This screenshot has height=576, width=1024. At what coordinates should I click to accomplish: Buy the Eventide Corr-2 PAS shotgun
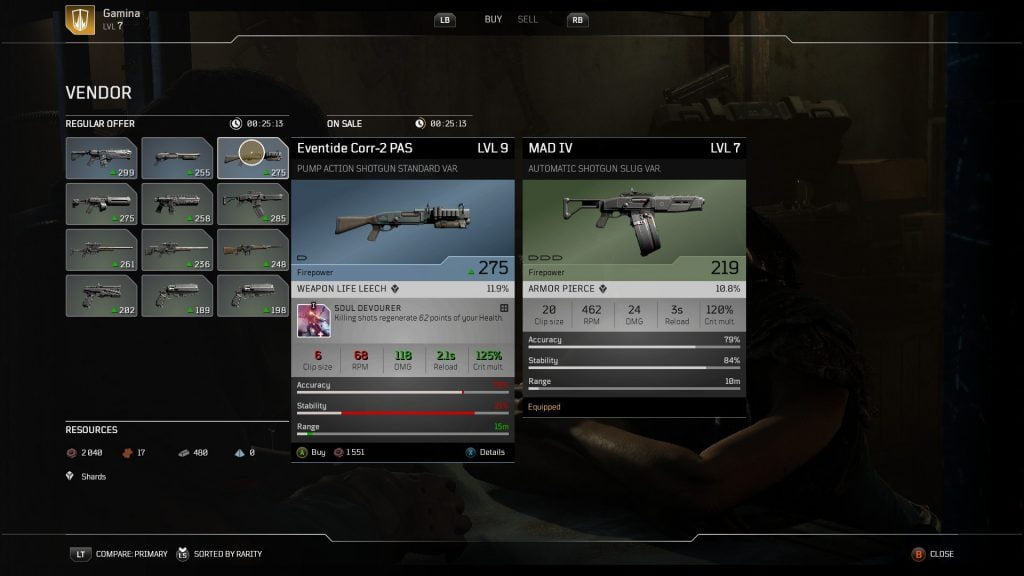coord(311,452)
